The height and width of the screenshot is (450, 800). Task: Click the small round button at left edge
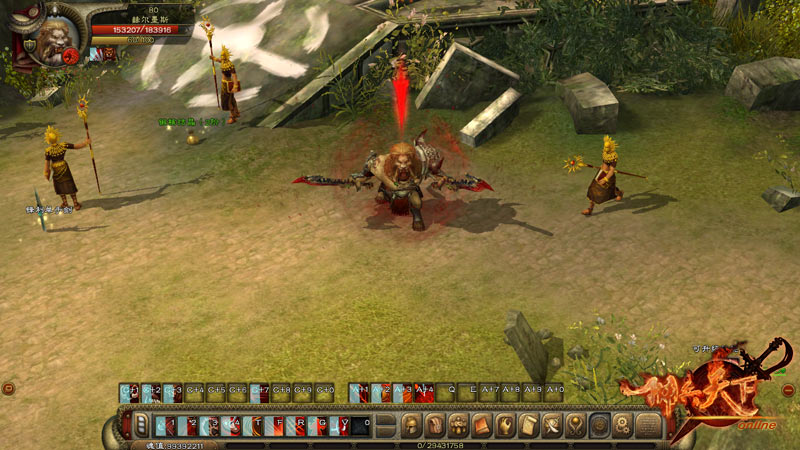[x=8, y=388]
